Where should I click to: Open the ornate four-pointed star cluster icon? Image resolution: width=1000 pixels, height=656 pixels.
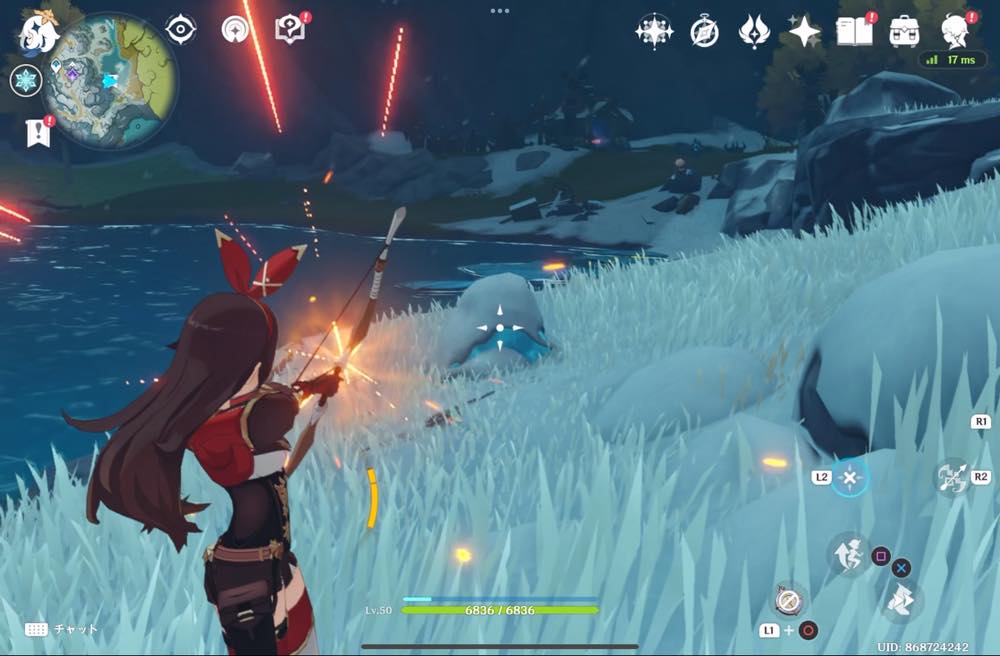[x=653, y=32]
